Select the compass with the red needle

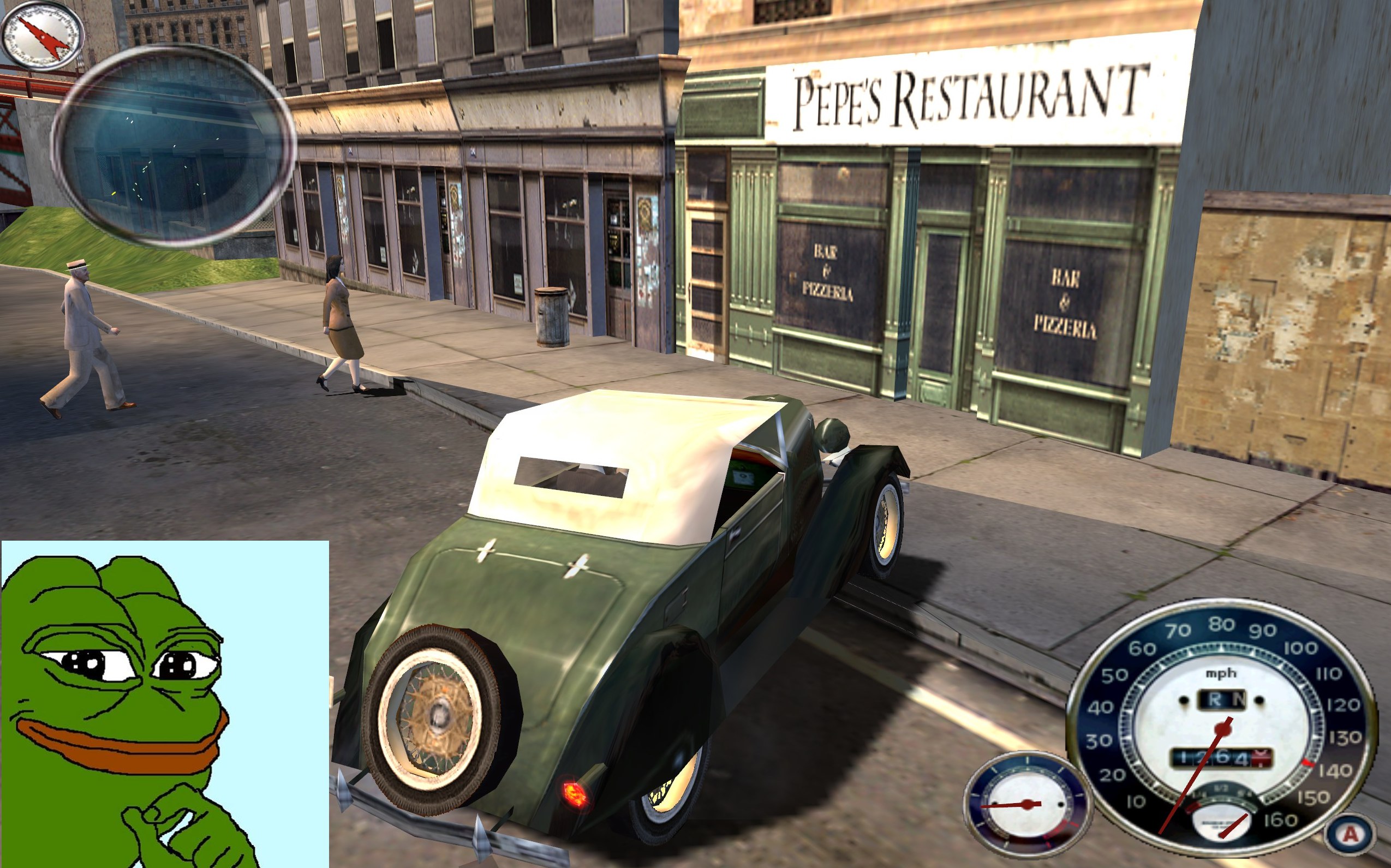coord(42,35)
